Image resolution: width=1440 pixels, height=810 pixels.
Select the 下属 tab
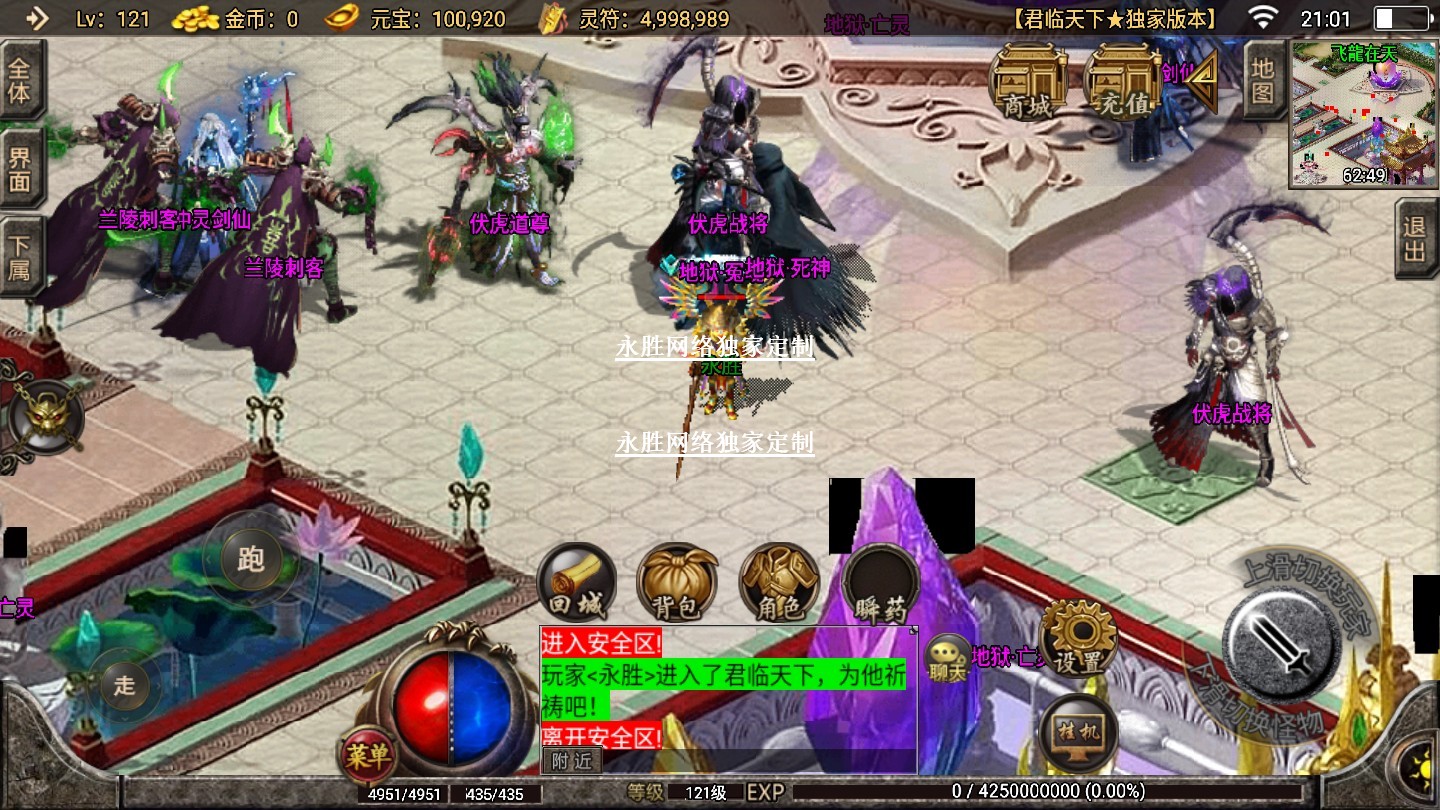point(20,256)
